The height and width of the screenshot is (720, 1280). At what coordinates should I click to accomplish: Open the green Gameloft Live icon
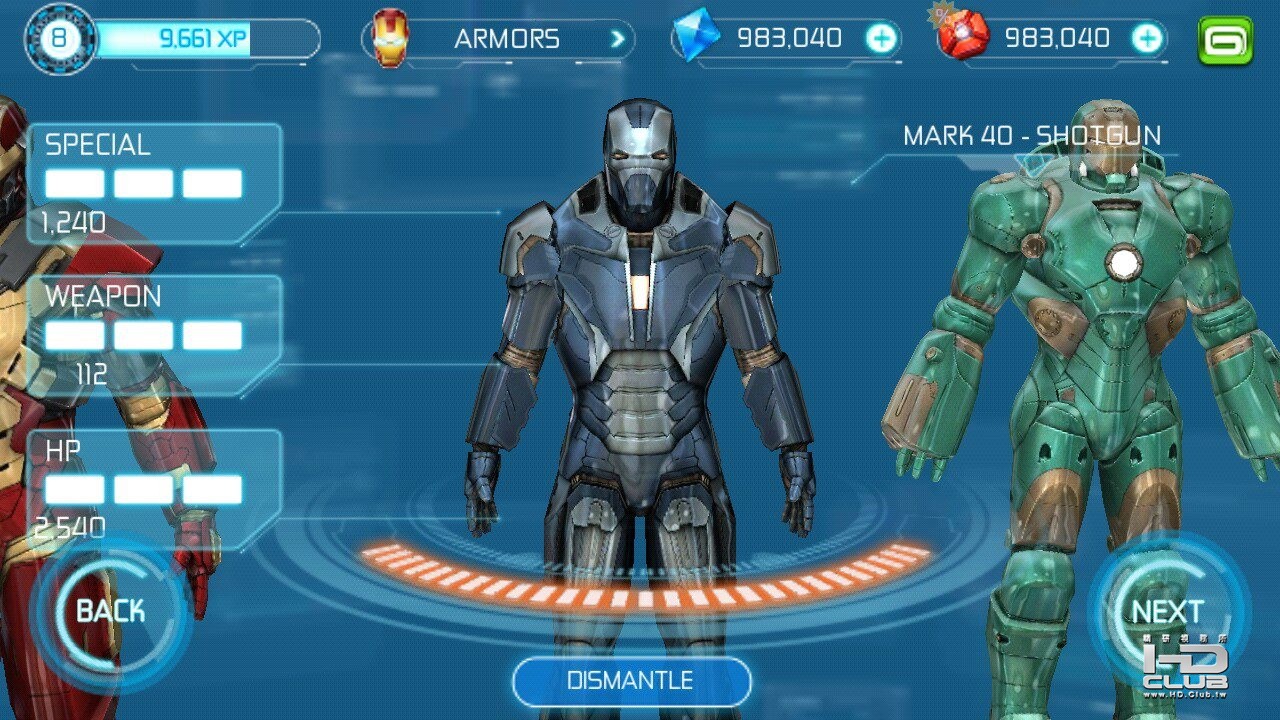pyautogui.click(x=1225, y=41)
